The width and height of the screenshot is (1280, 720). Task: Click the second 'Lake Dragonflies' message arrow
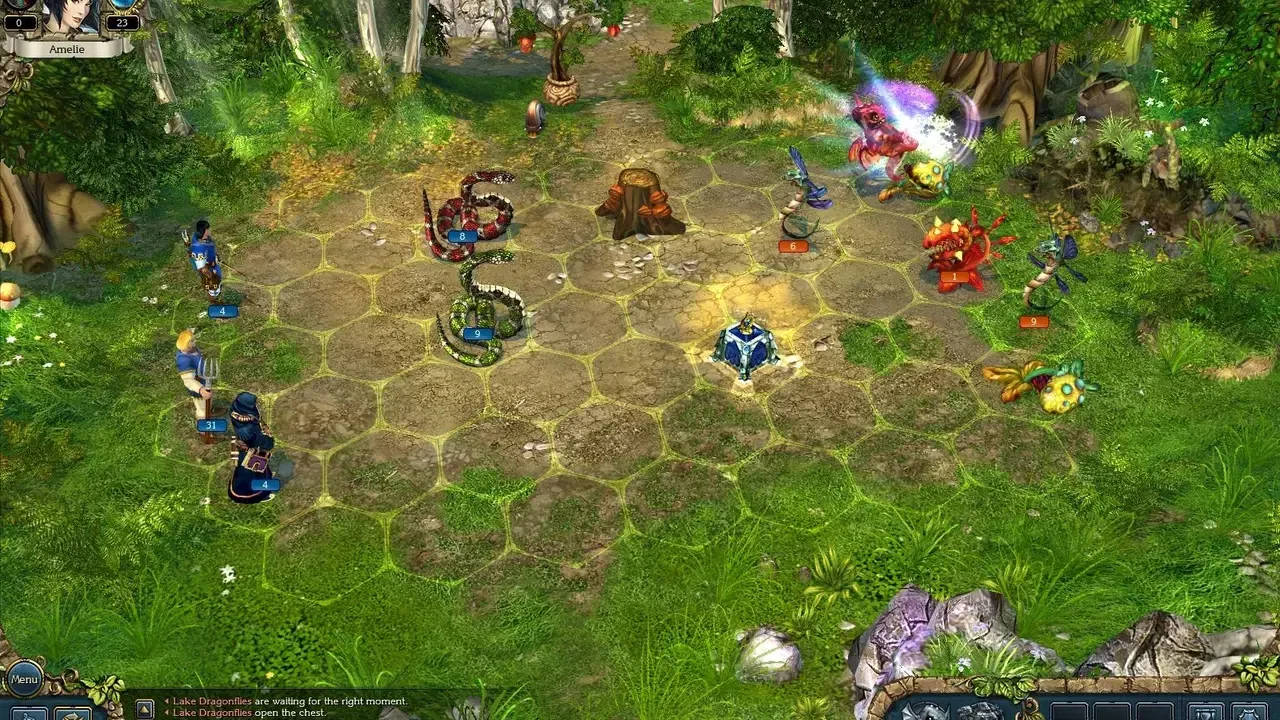coord(166,714)
